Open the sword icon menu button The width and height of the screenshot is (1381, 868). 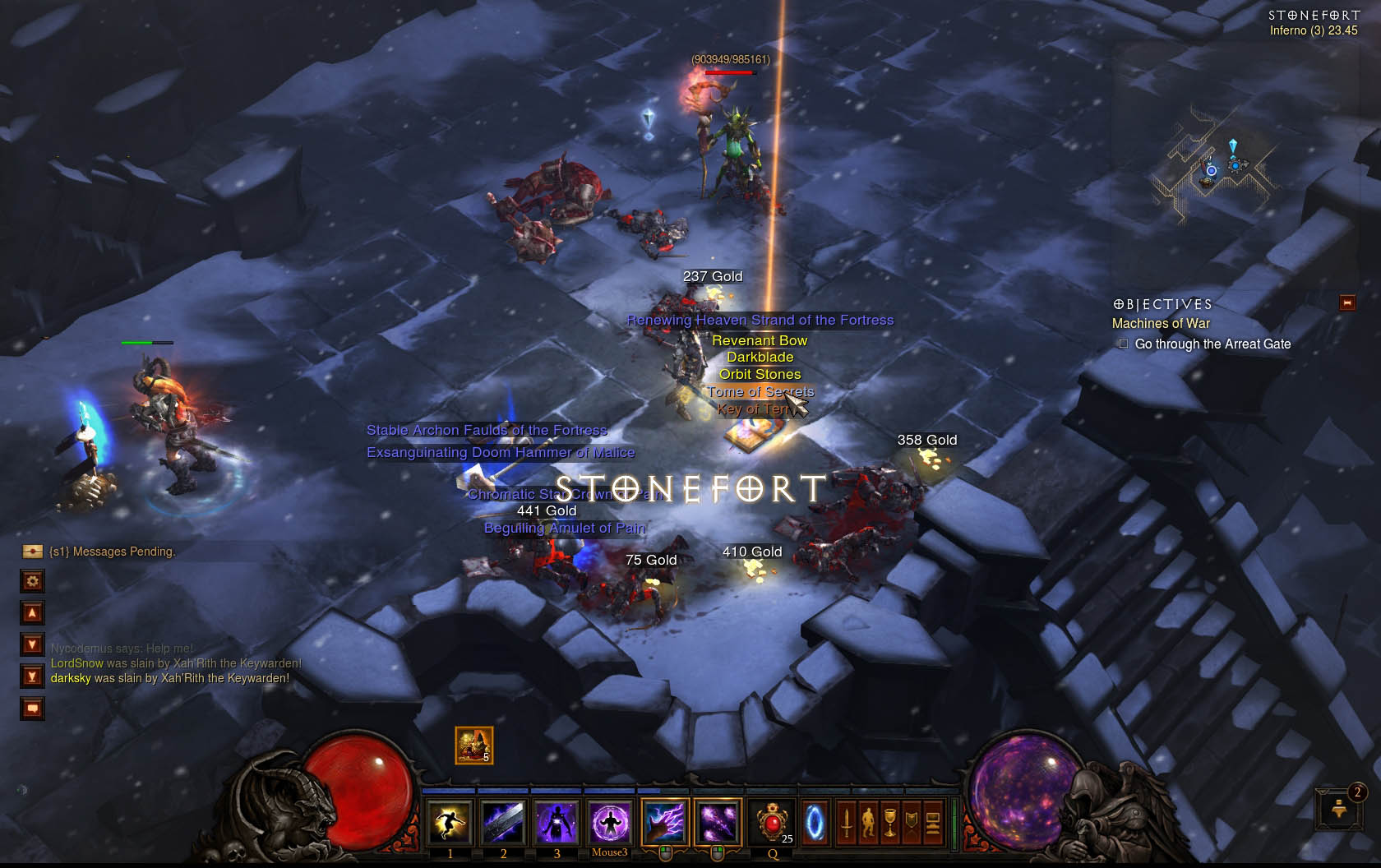847,822
